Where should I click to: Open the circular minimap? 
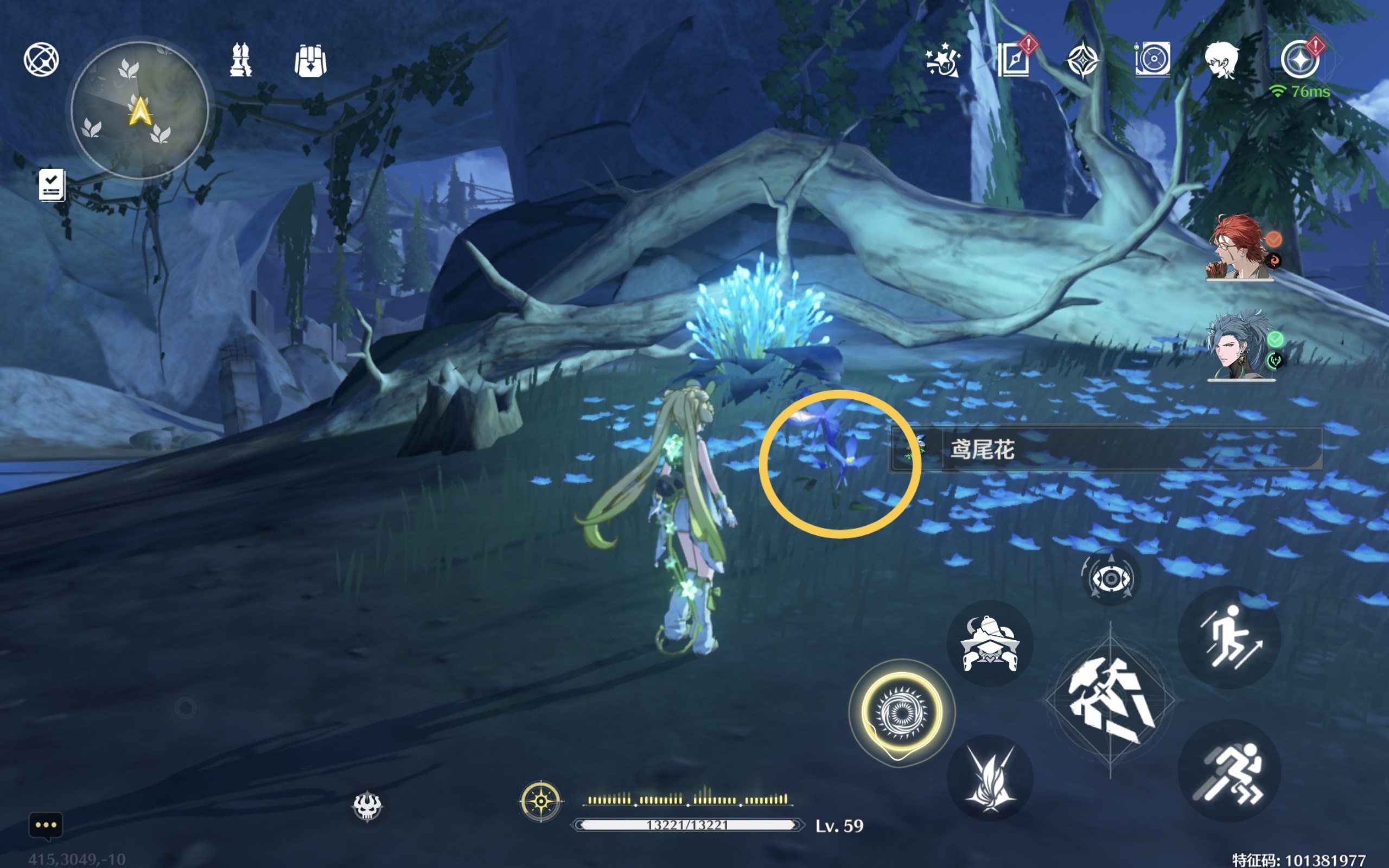click(x=139, y=110)
